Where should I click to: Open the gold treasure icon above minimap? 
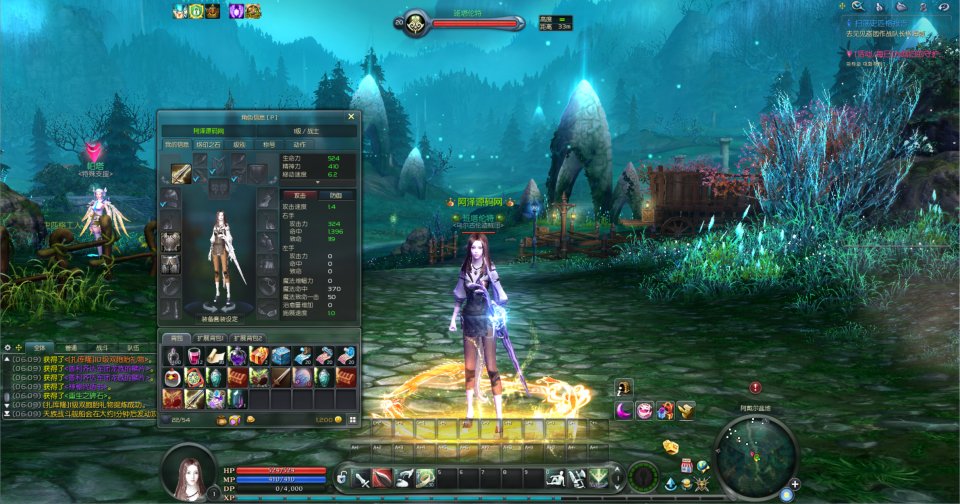[671, 446]
